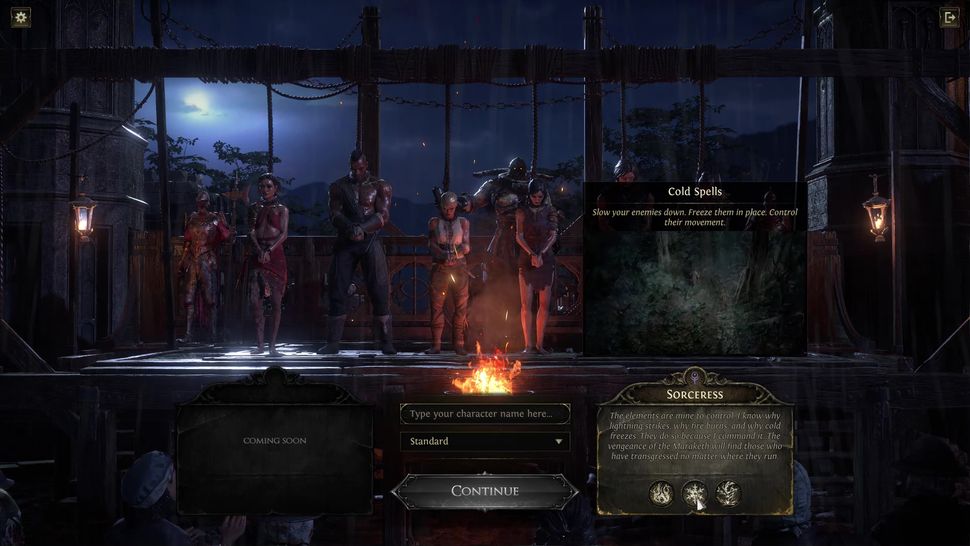Choose the woman in the red dress
This screenshot has width=970, height=546.
click(267, 260)
